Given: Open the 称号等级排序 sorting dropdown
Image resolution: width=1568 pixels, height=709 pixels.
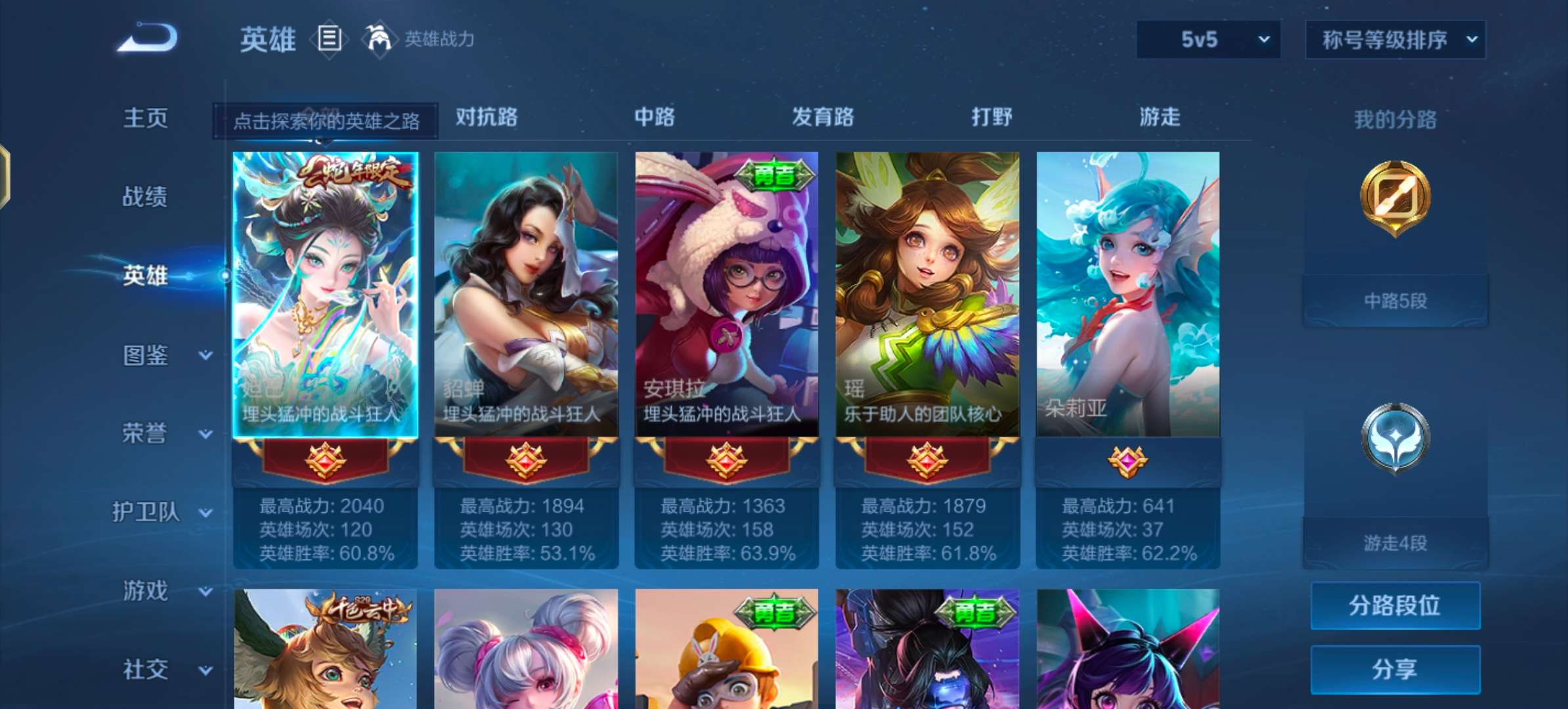Looking at the screenshot, I should click(1395, 39).
